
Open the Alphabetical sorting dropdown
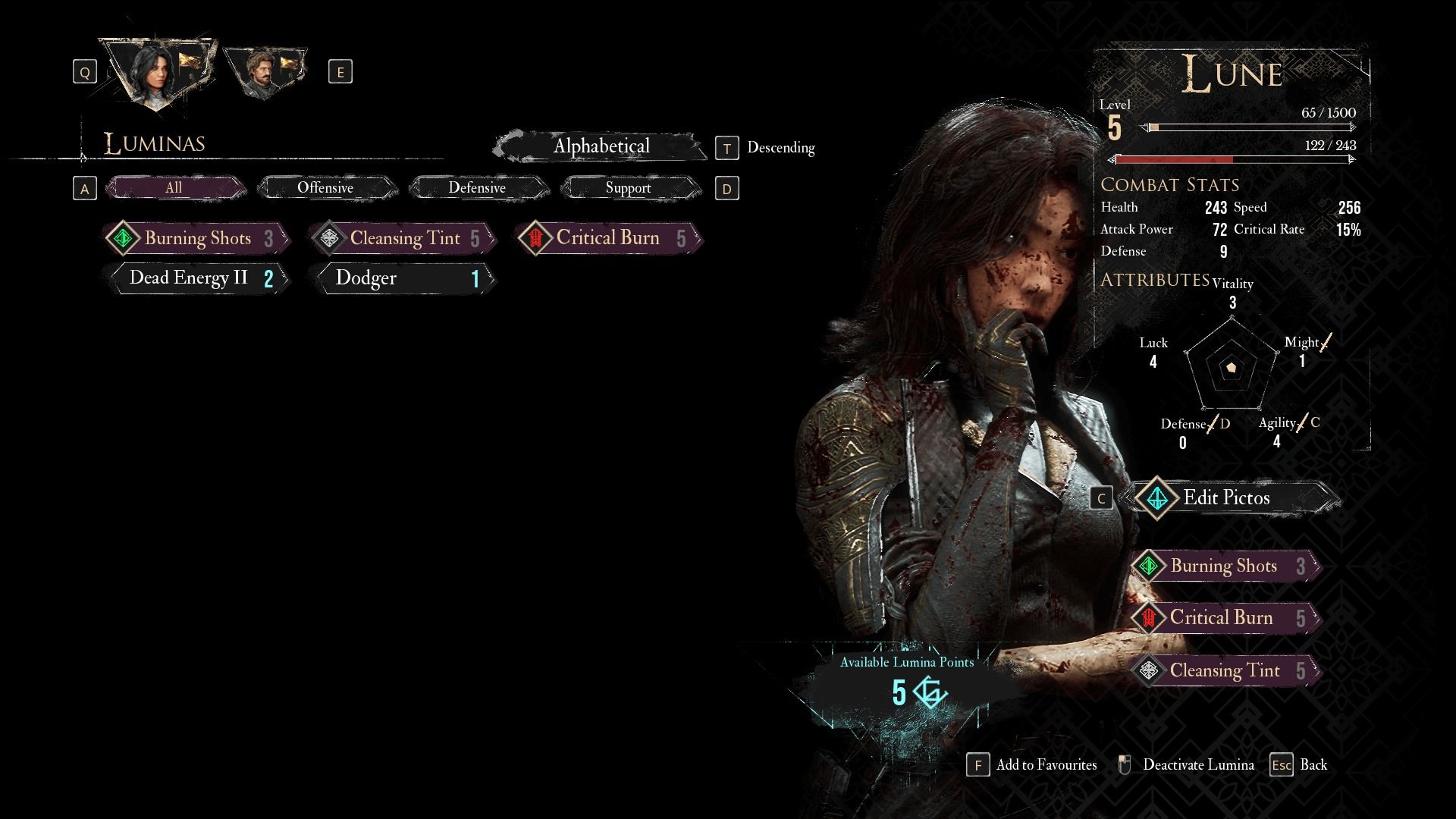point(603,146)
